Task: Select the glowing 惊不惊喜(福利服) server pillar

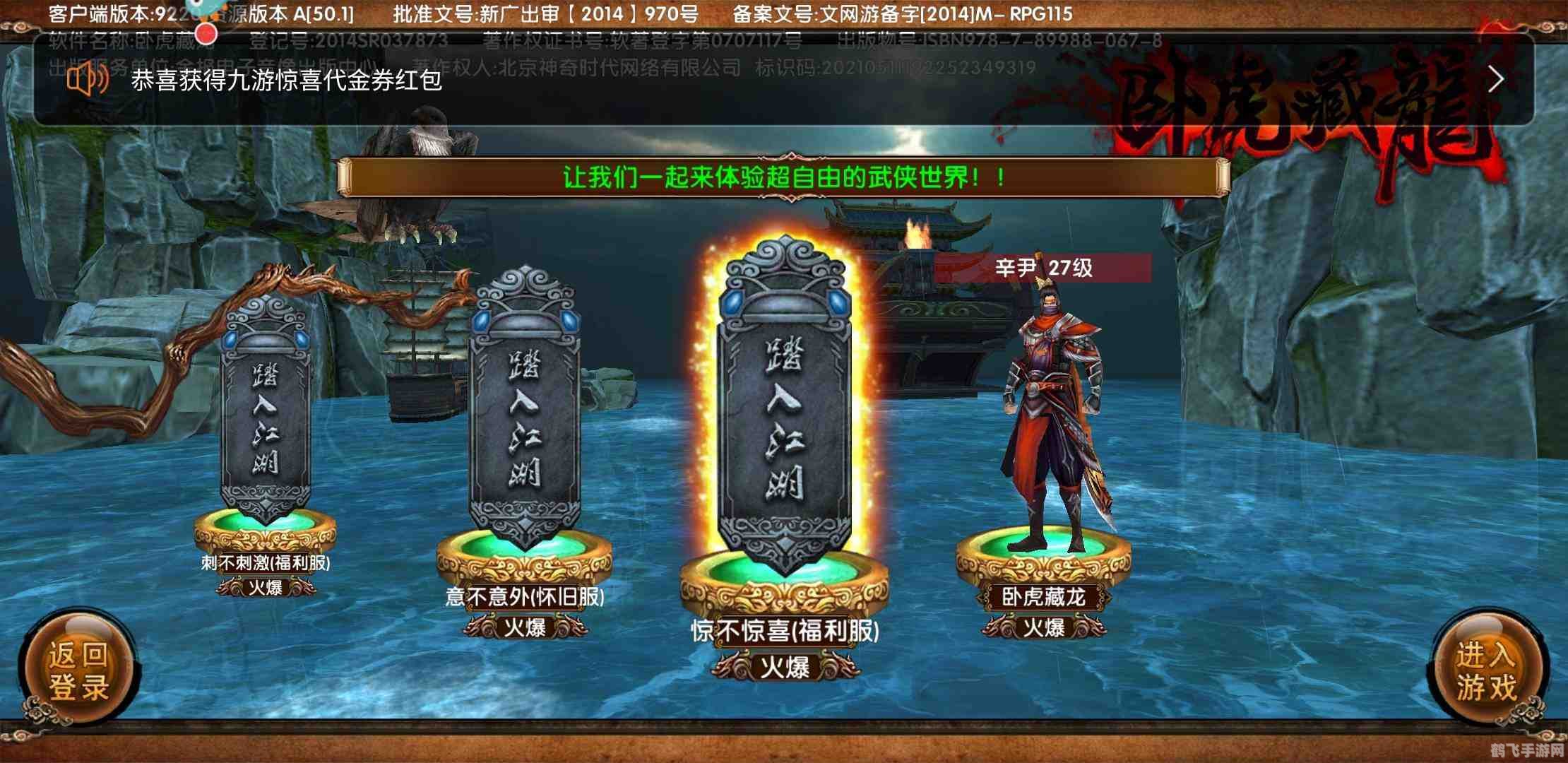Action: pyautogui.click(x=786, y=396)
